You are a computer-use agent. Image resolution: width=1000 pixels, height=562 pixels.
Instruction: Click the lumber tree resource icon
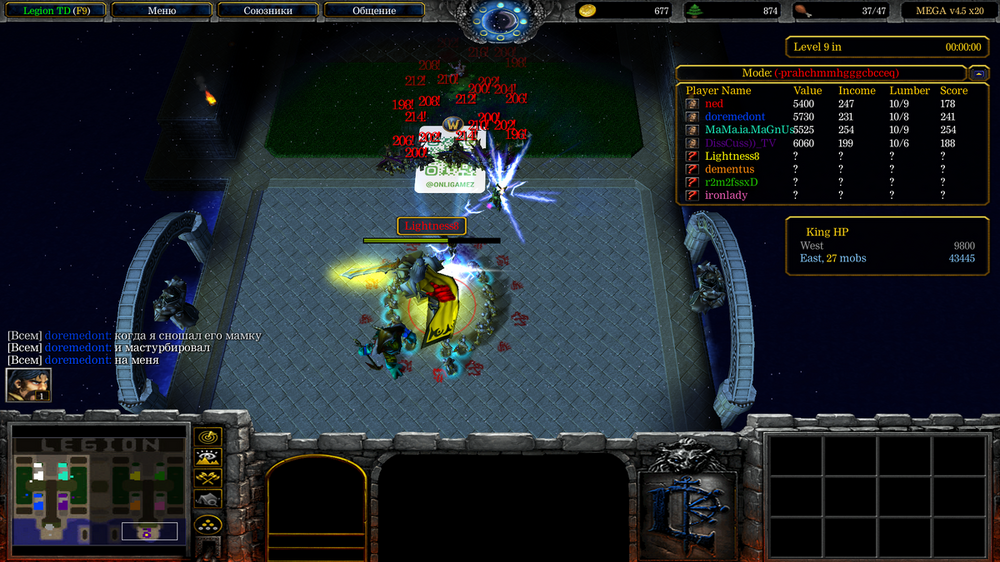pyautogui.click(x=695, y=11)
